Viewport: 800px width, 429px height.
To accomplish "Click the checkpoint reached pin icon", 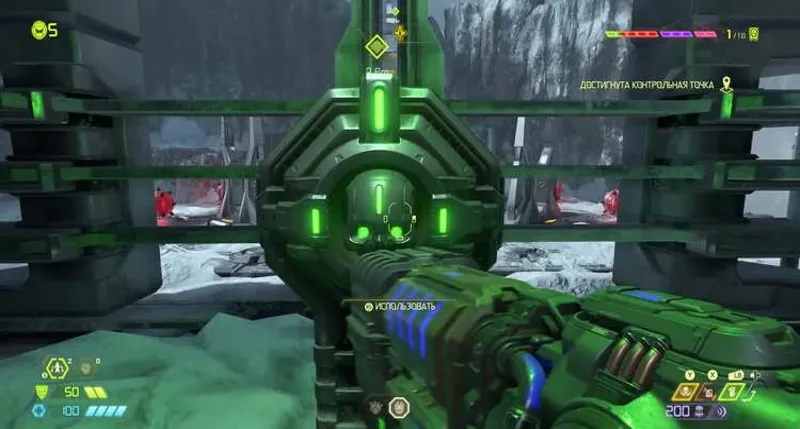I will [727, 85].
